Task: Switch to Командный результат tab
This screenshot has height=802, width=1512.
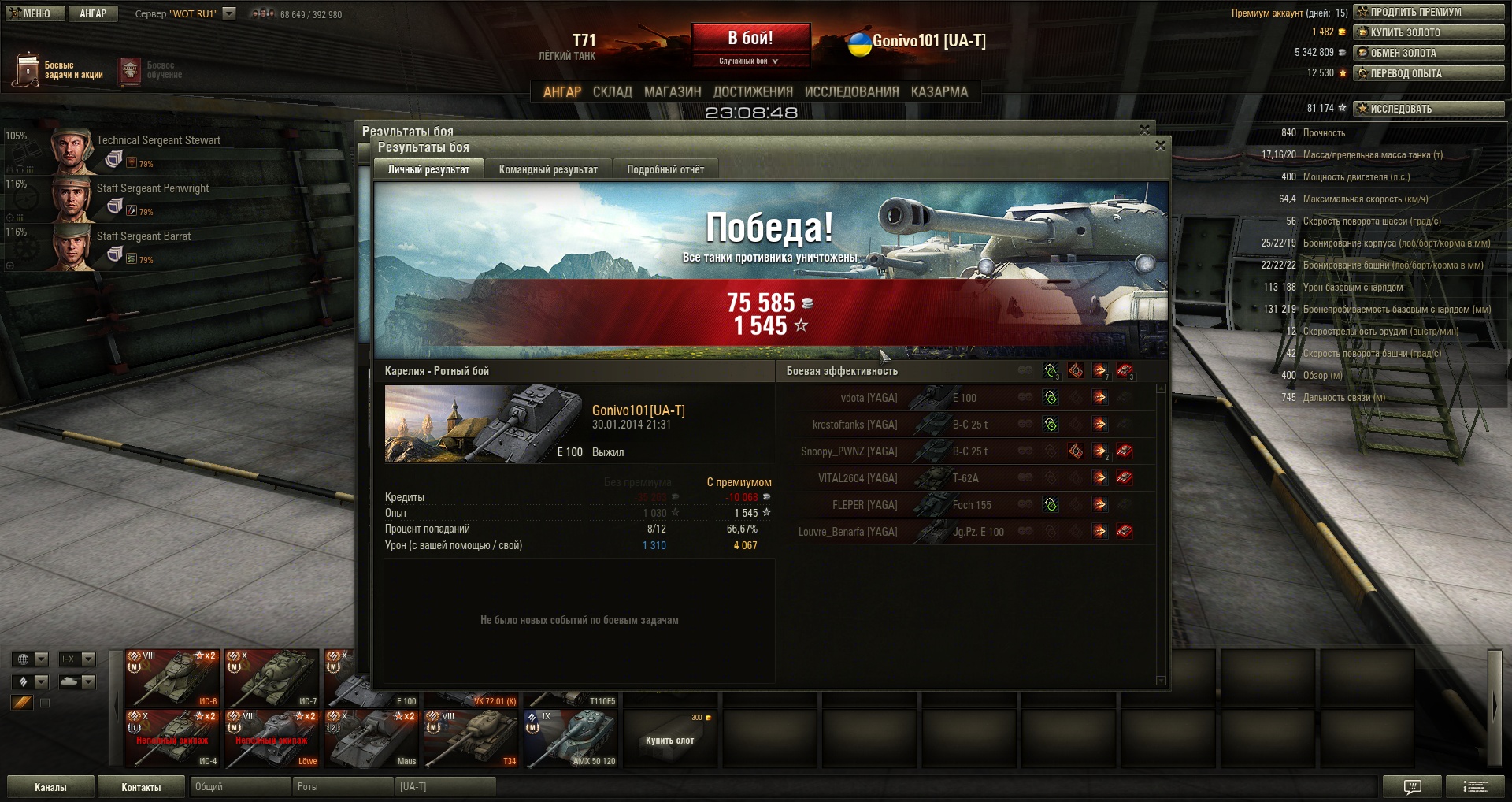Action: [x=548, y=169]
